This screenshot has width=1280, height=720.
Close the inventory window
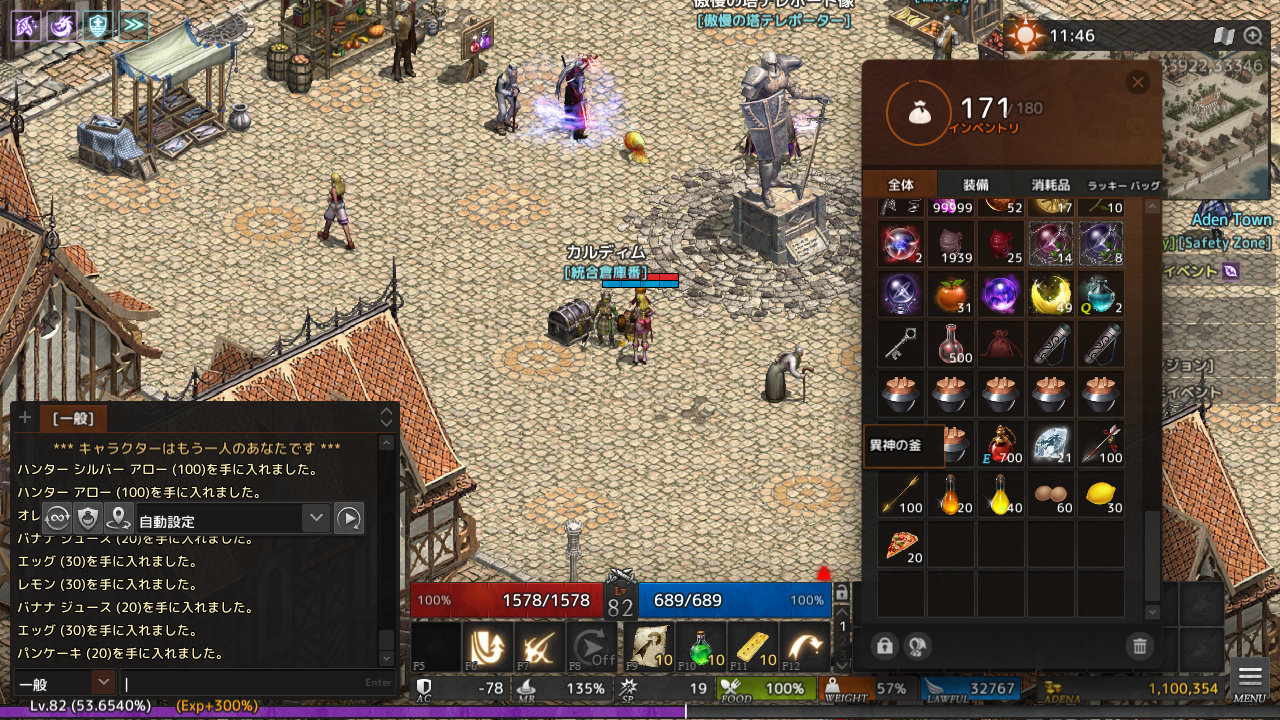[1137, 83]
